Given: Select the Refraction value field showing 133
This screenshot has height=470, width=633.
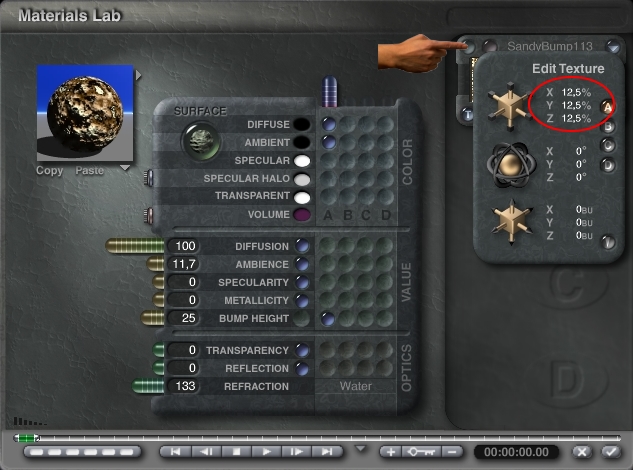Looking at the screenshot, I should click(185, 386).
